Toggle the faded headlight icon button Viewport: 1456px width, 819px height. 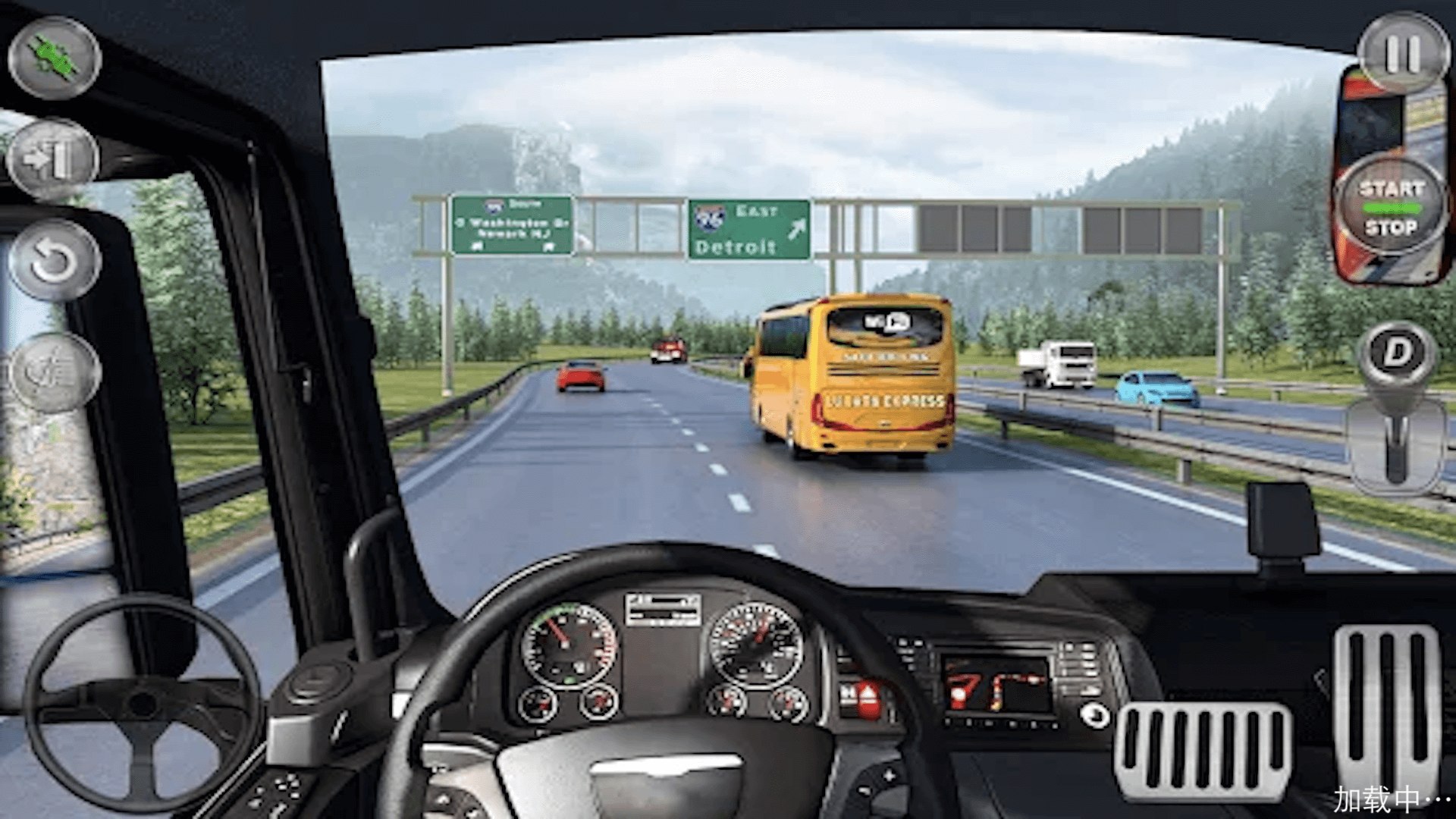tap(55, 372)
